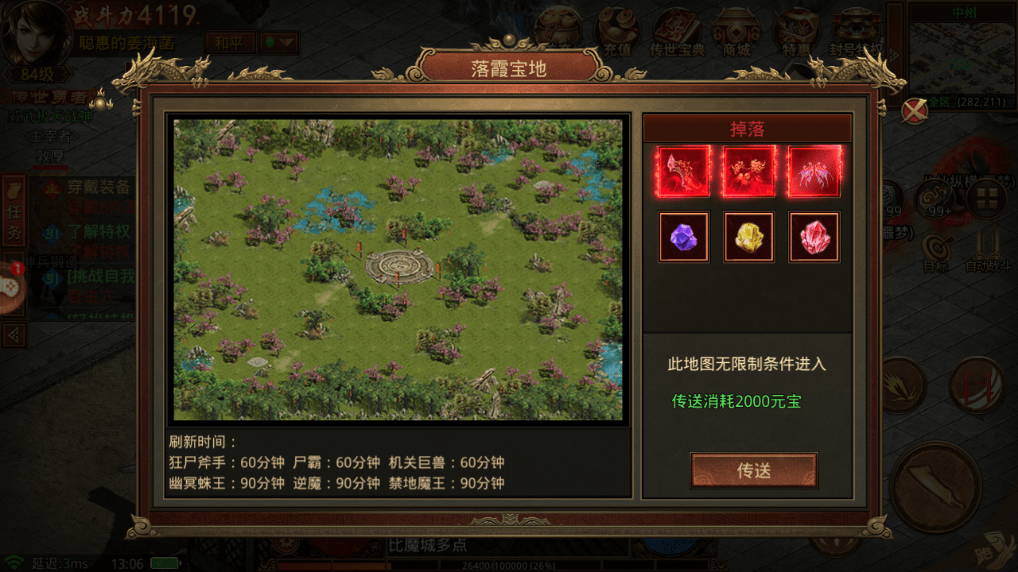
Task: Open the 特惠 special offers icon
Action: [797, 32]
